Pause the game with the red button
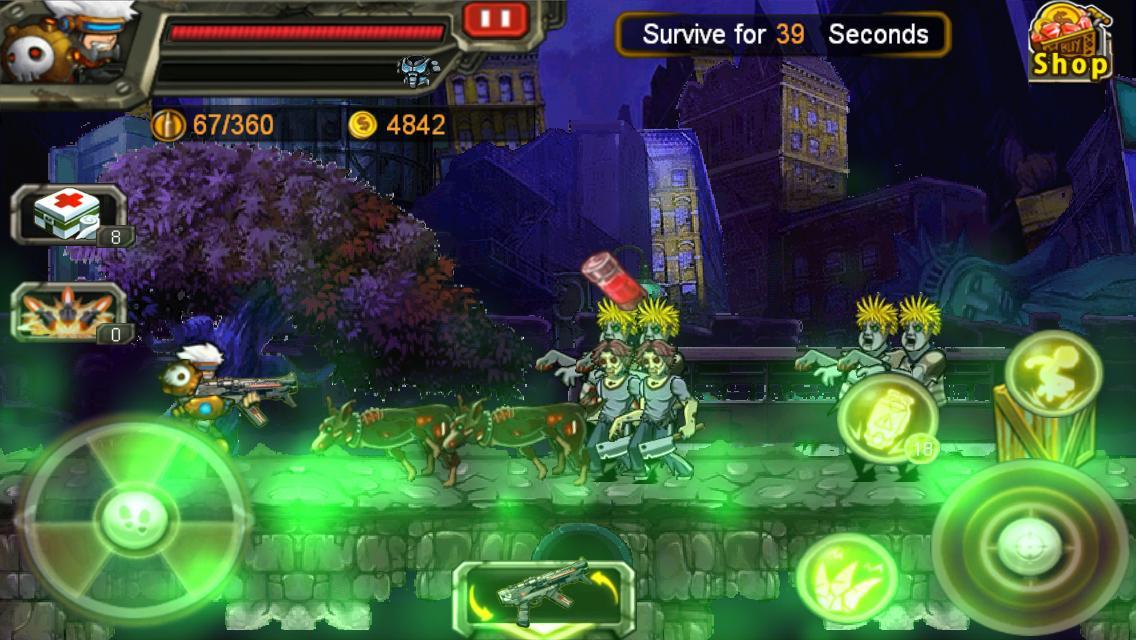 [496, 18]
